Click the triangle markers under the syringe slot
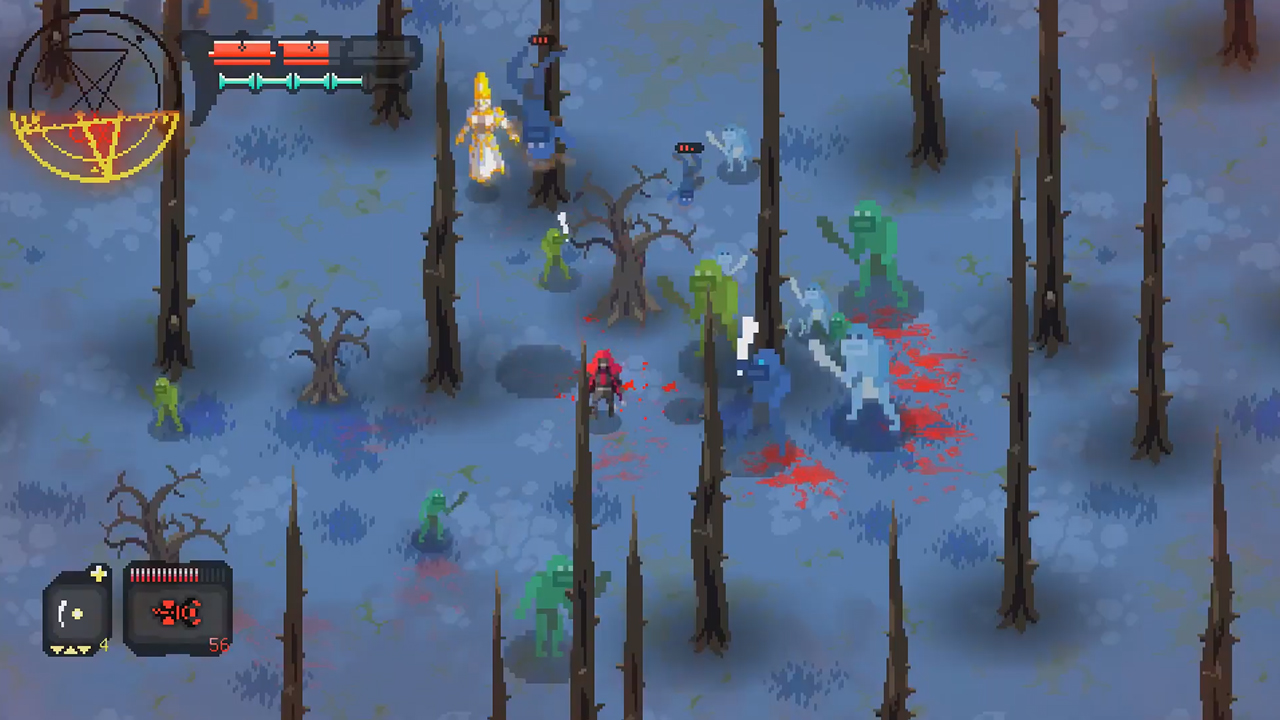 click(70, 650)
